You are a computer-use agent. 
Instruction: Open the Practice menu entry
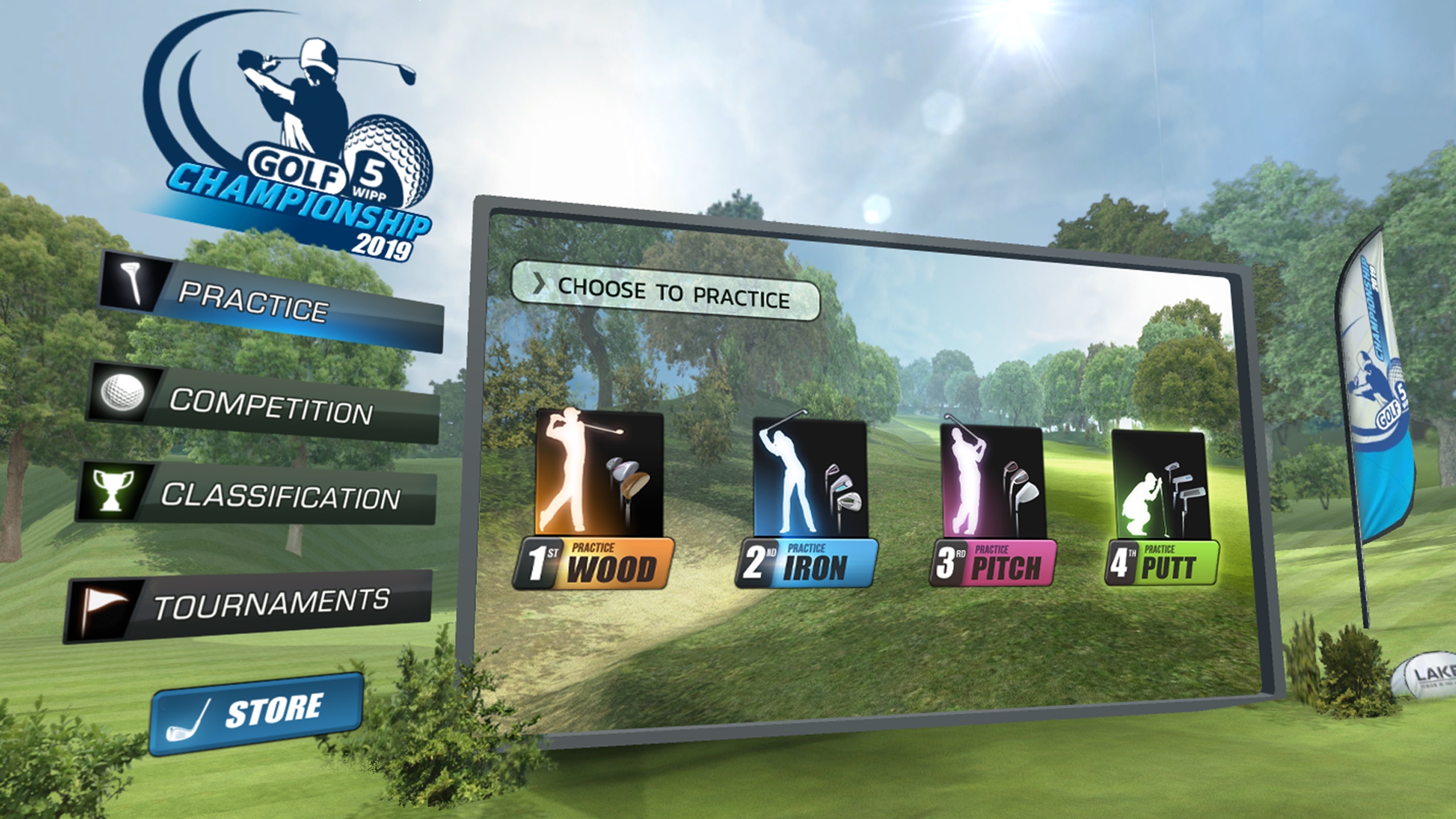271,305
